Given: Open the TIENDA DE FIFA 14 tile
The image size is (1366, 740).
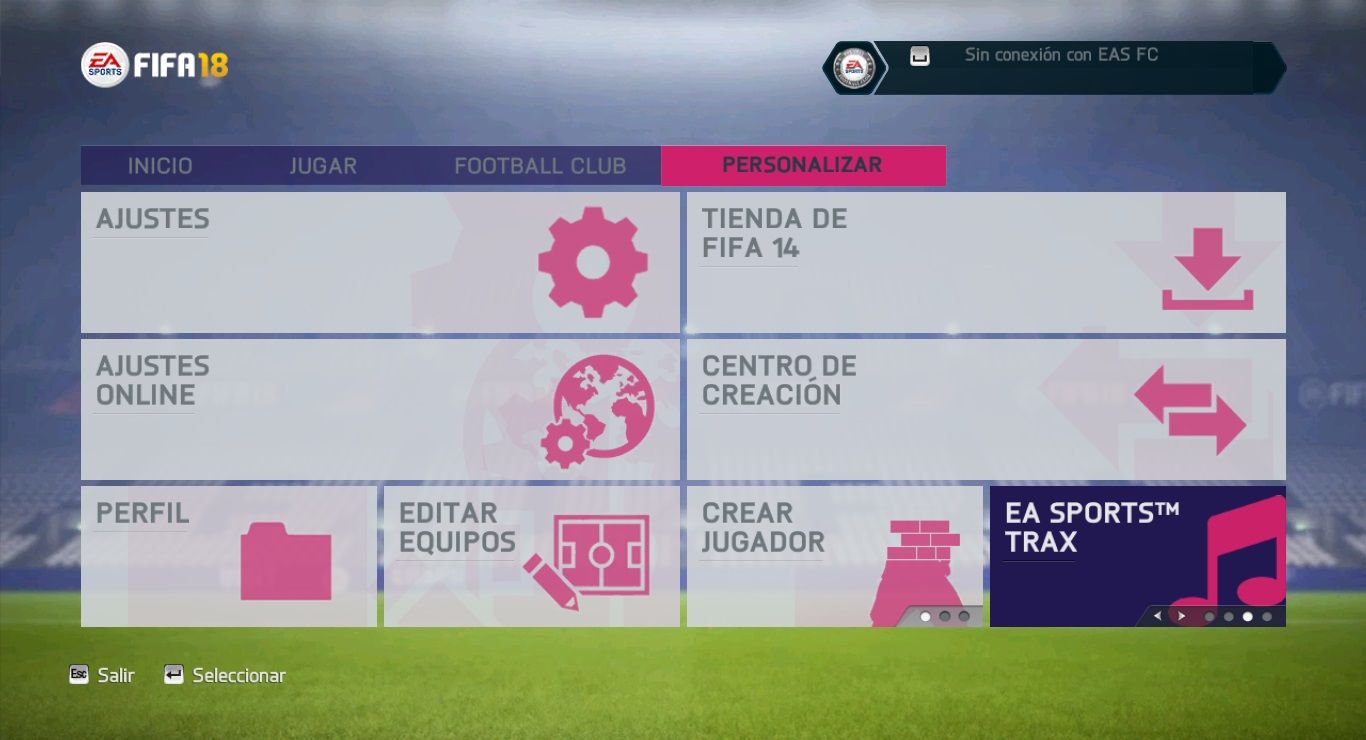Looking at the screenshot, I should click(985, 262).
